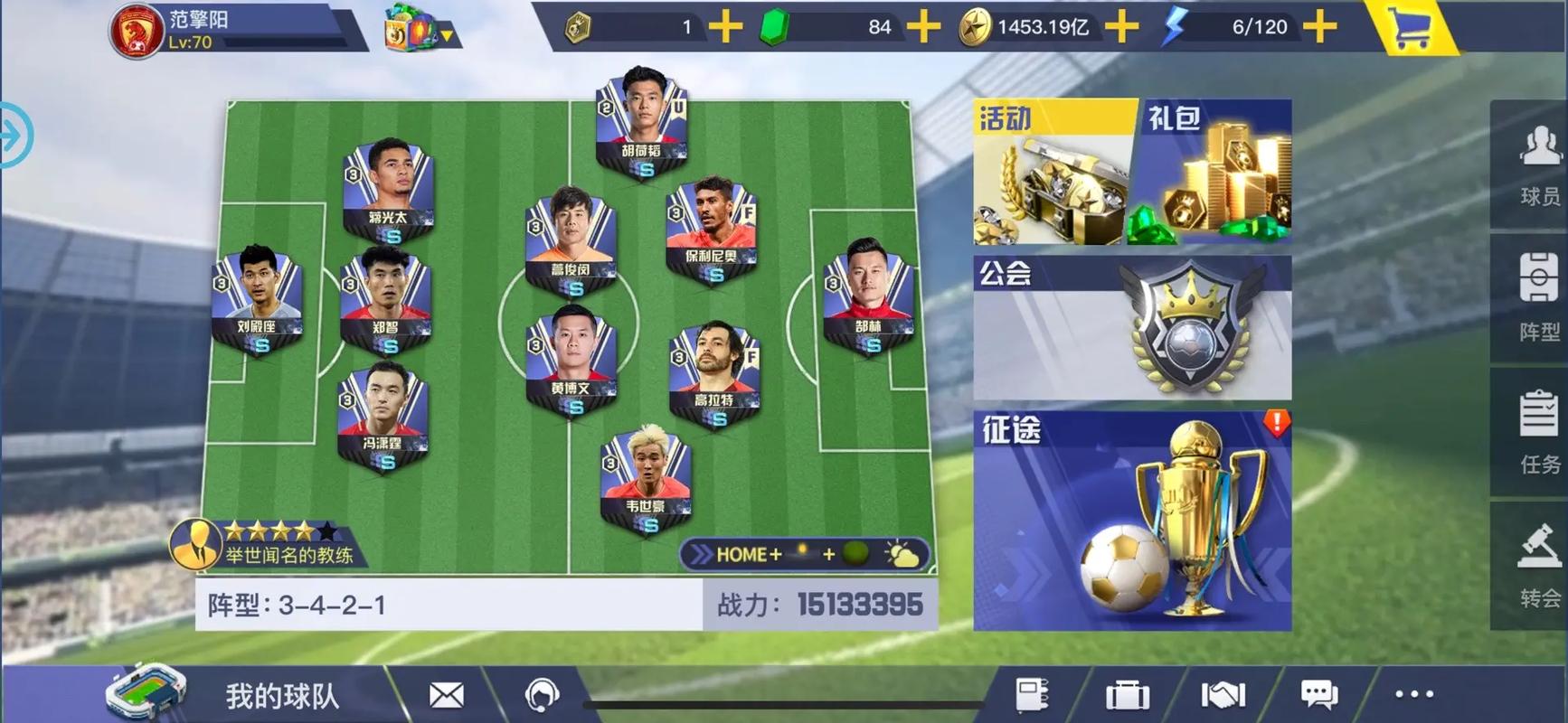Open the mail envelope inbox

(x=446, y=695)
